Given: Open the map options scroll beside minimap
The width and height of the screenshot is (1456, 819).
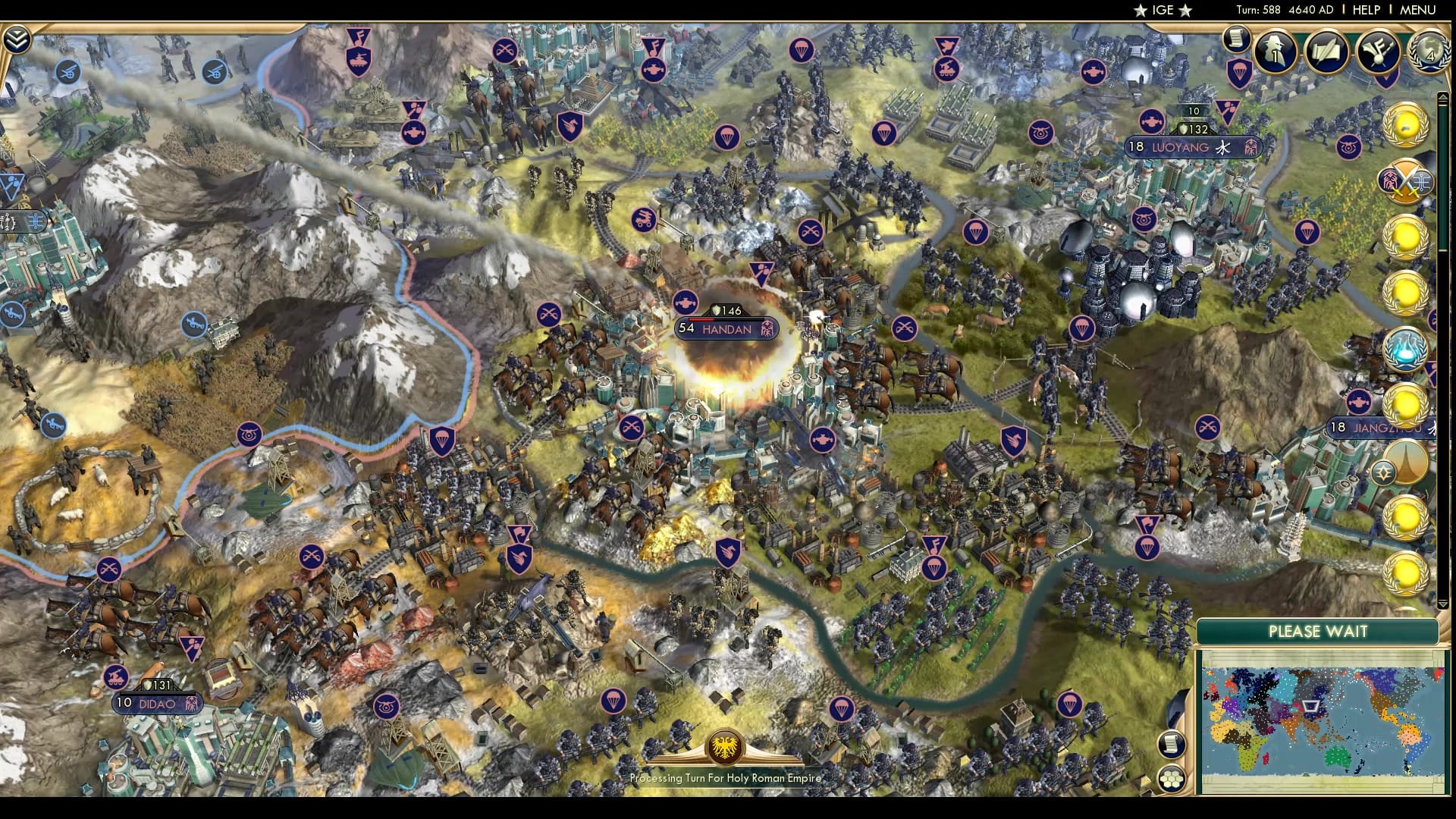Looking at the screenshot, I should (x=1172, y=745).
